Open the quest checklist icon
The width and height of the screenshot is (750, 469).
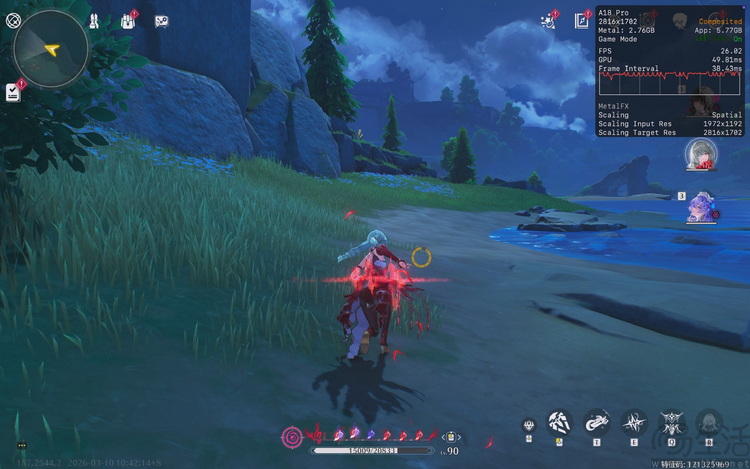pos(13,92)
